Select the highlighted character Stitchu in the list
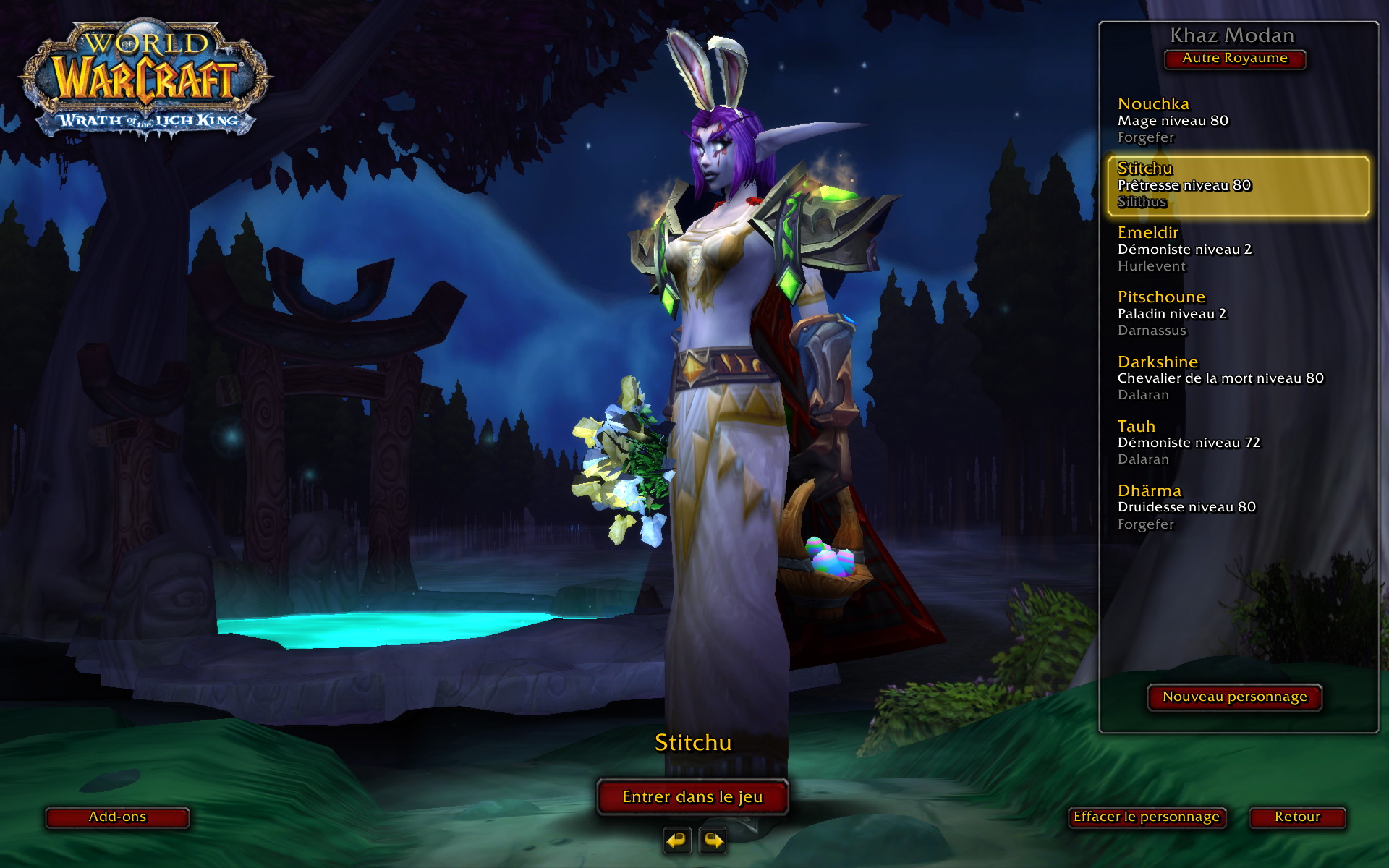 (1237, 185)
